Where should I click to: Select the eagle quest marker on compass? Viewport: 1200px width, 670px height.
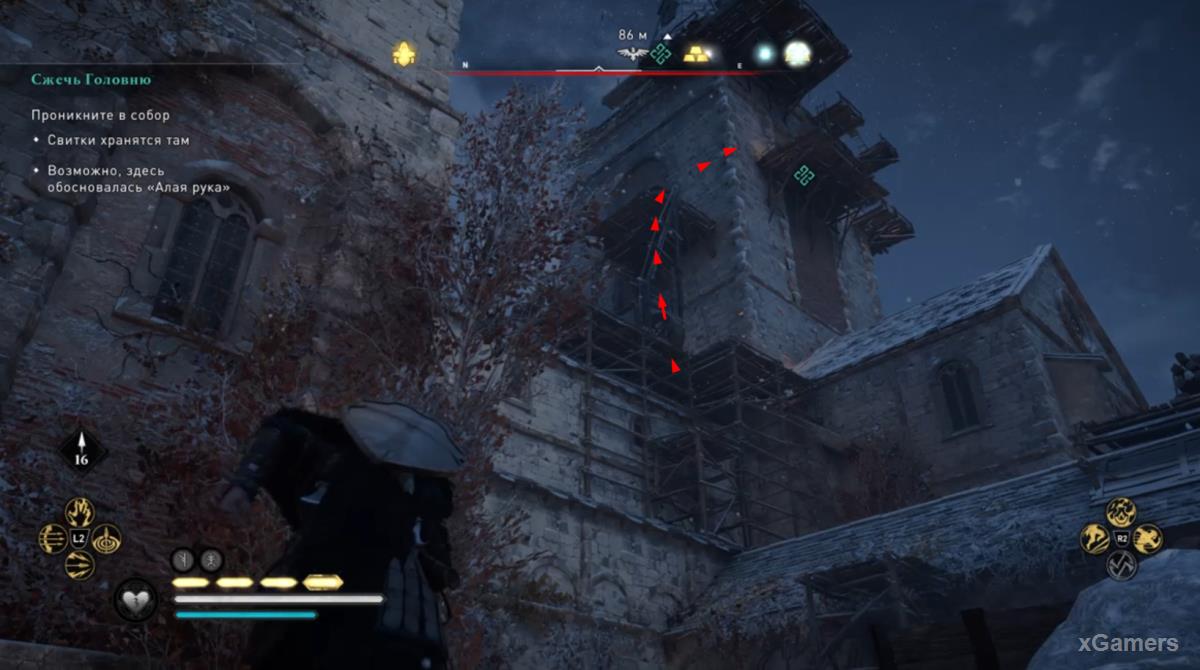click(x=633, y=54)
